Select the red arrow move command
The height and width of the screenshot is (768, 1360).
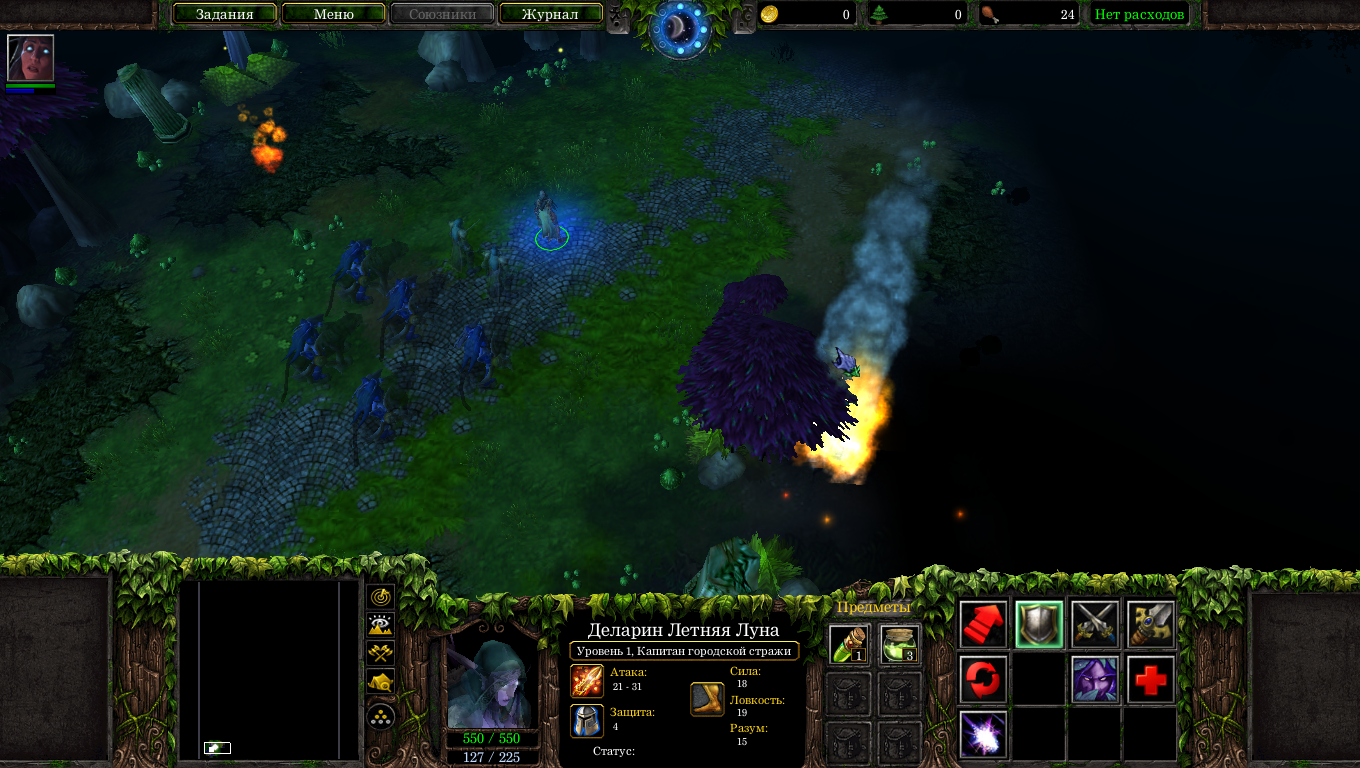click(x=983, y=624)
